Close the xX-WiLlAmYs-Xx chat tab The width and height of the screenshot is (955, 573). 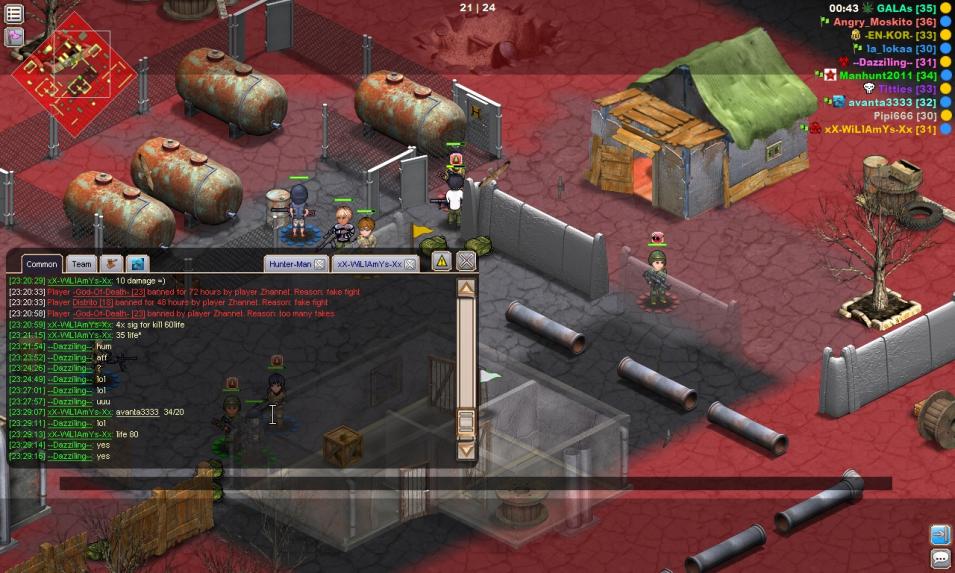pos(410,264)
